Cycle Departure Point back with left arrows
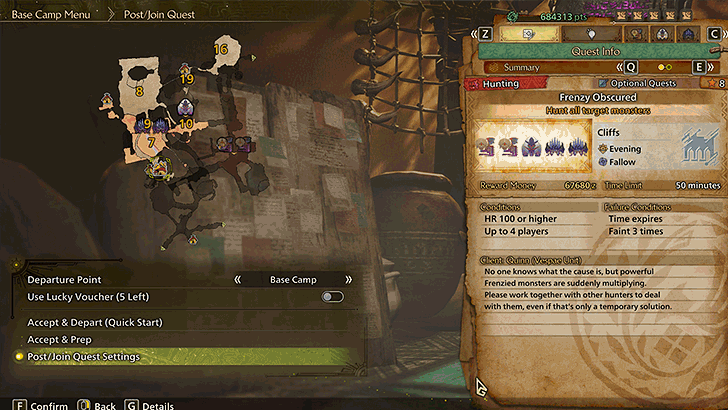This screenshot has width=728, height=410. (x=239, y=280)
